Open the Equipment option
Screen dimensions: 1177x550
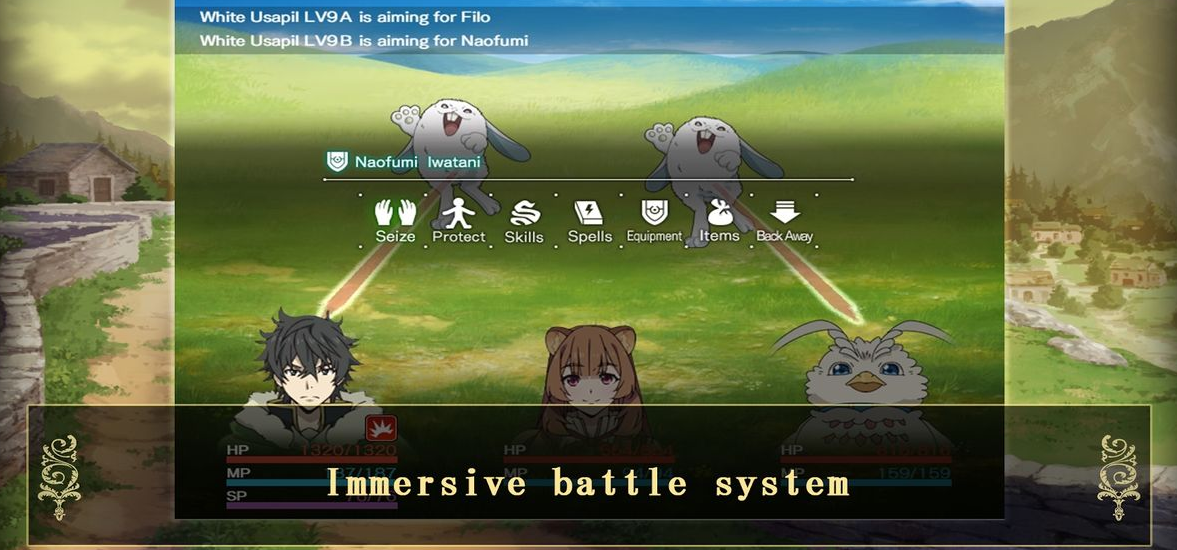coord(654,220)
